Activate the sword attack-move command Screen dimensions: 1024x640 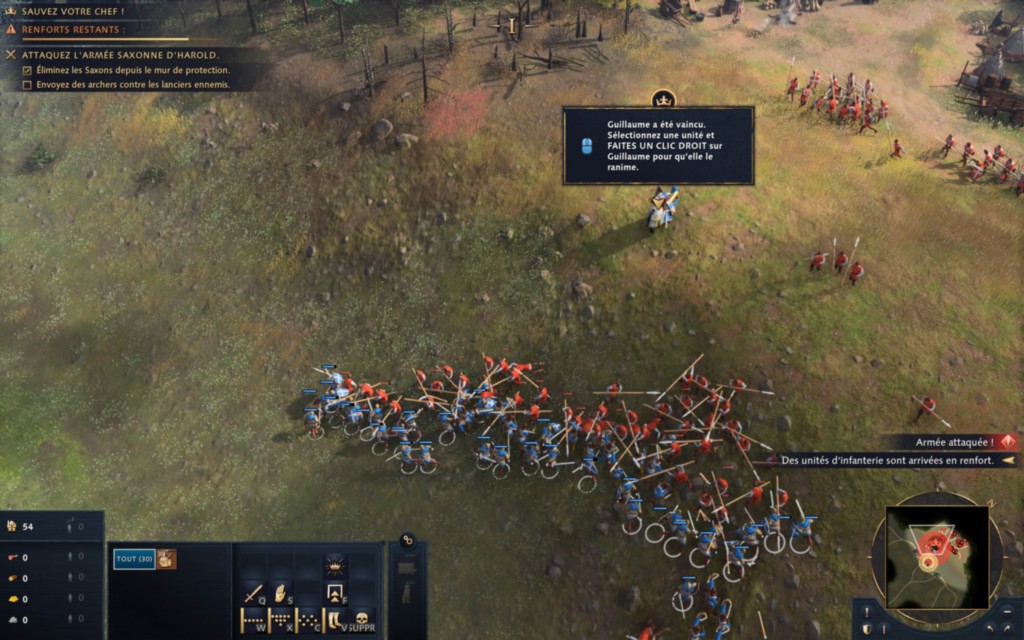click(253, 593)
